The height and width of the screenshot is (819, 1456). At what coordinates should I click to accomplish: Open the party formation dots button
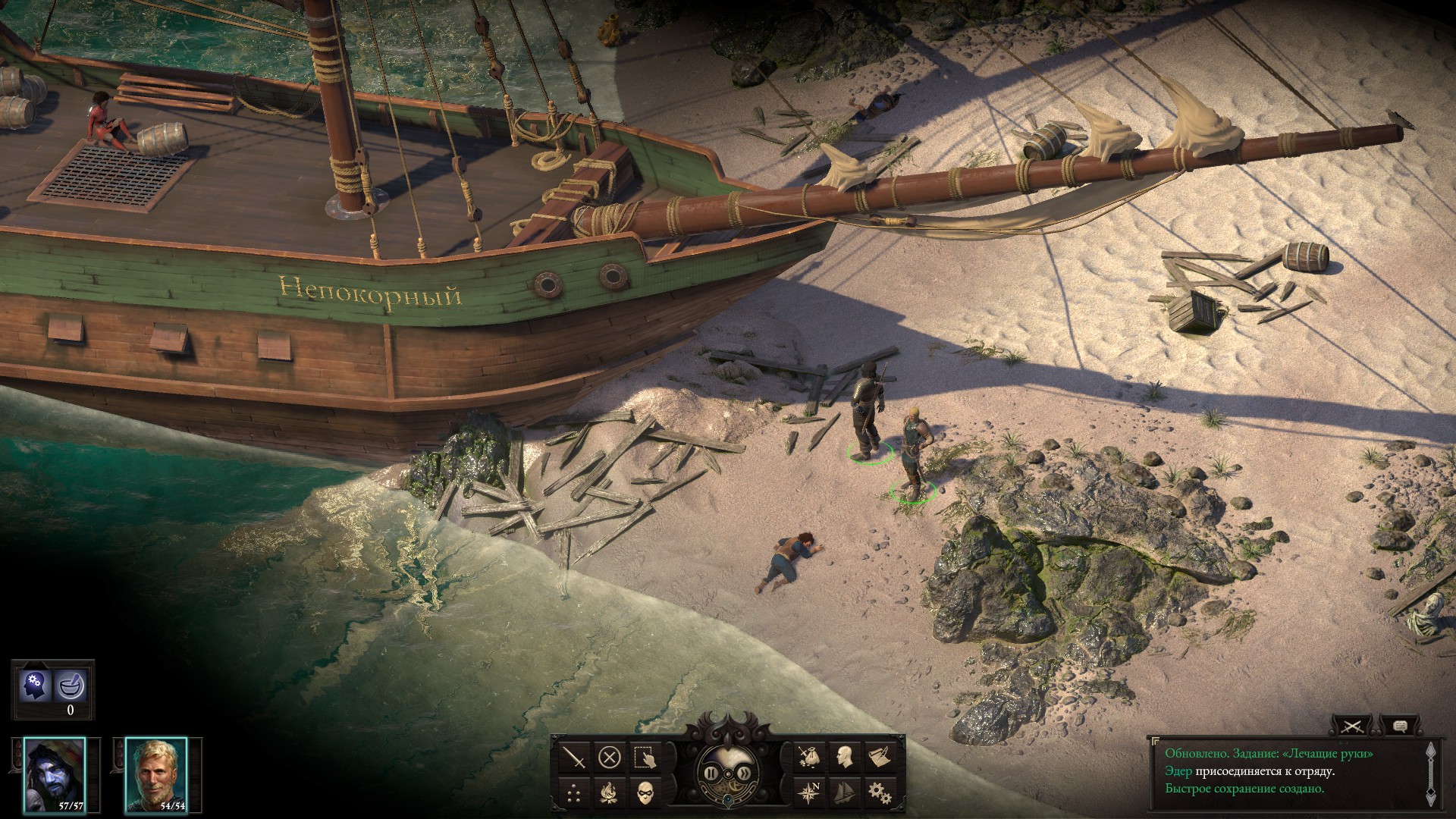[576, 792]
